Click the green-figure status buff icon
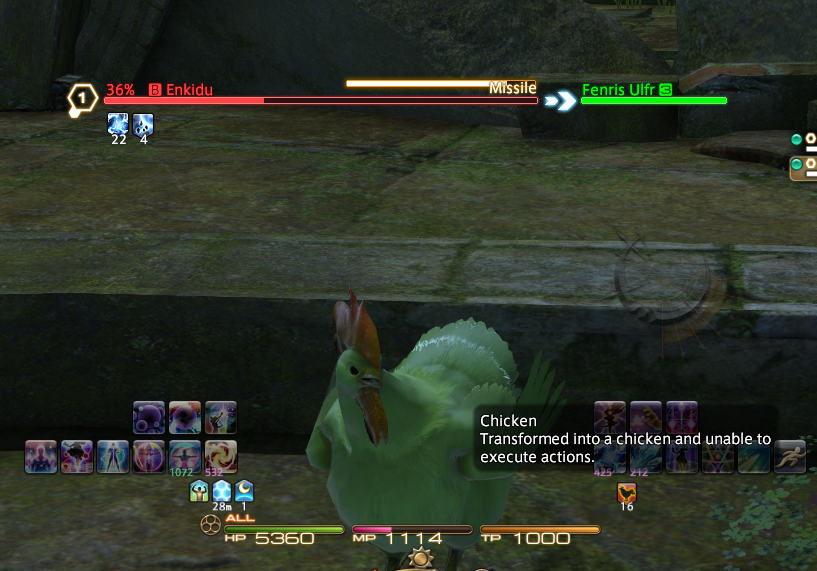Viewport: 817px width, 571px height. point(199,491)
